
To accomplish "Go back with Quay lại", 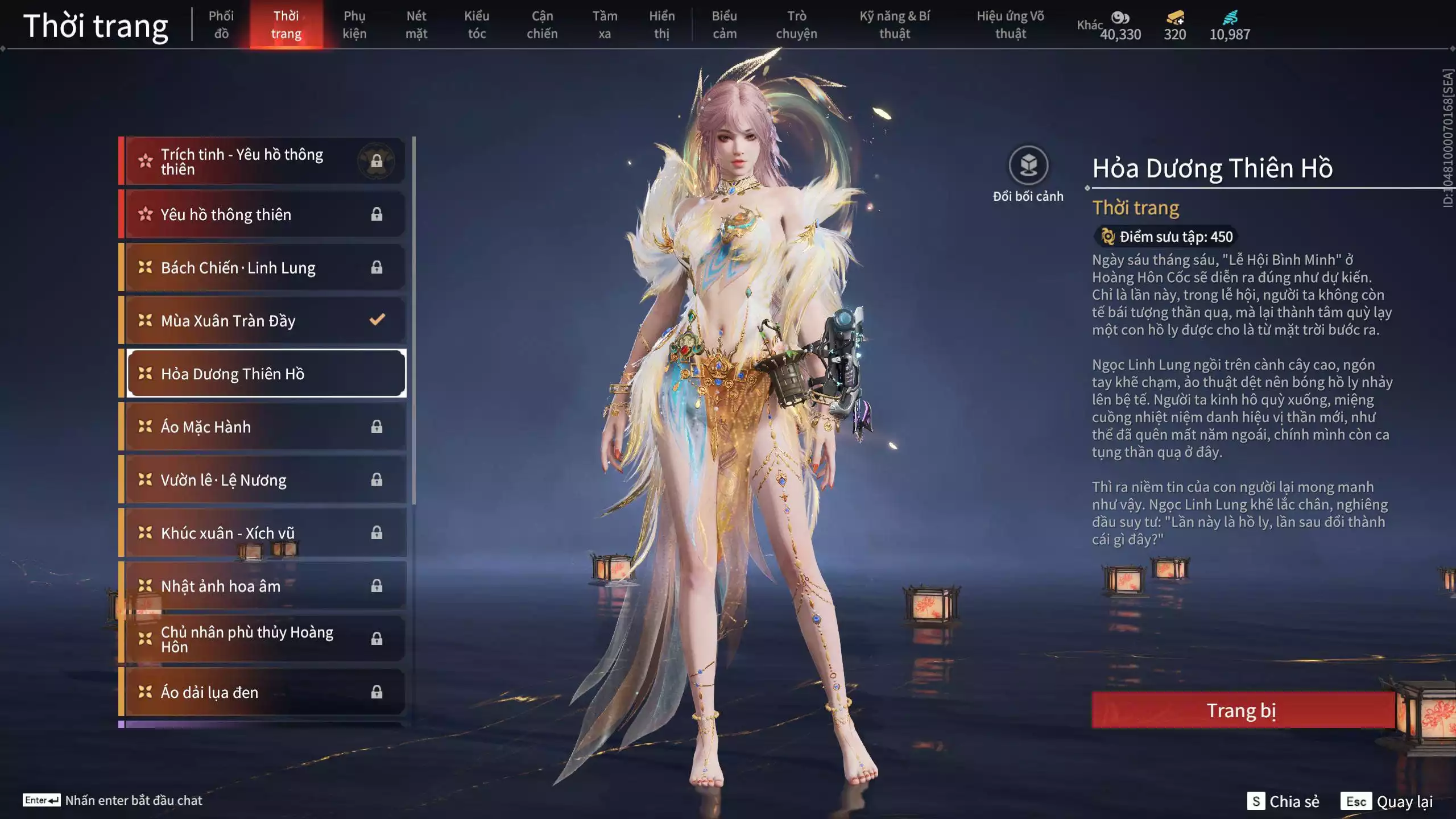I will pyautogui.click(x=1388, y=801).
